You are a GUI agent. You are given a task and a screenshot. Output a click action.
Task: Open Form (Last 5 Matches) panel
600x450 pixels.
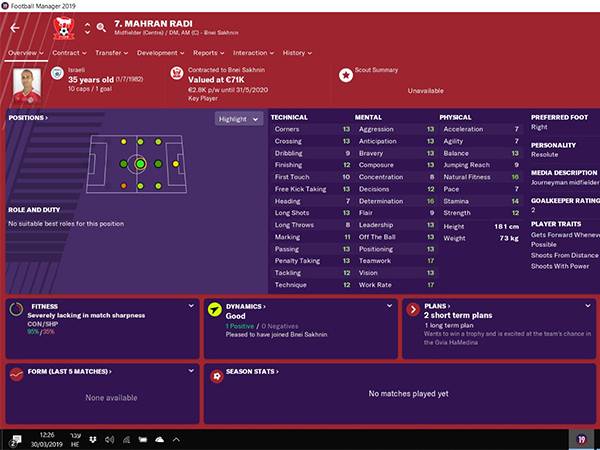click(x=72, y=371)
